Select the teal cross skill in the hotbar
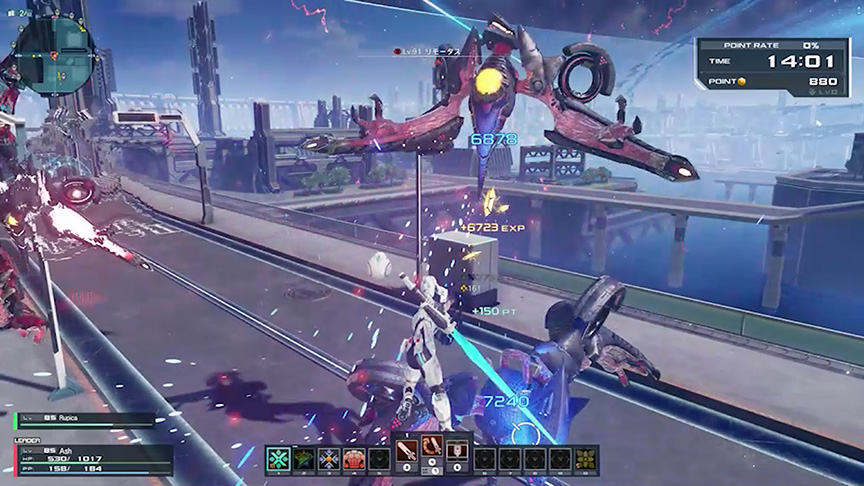Viewport: 864px width, 486px height. (x=277, y=458)
